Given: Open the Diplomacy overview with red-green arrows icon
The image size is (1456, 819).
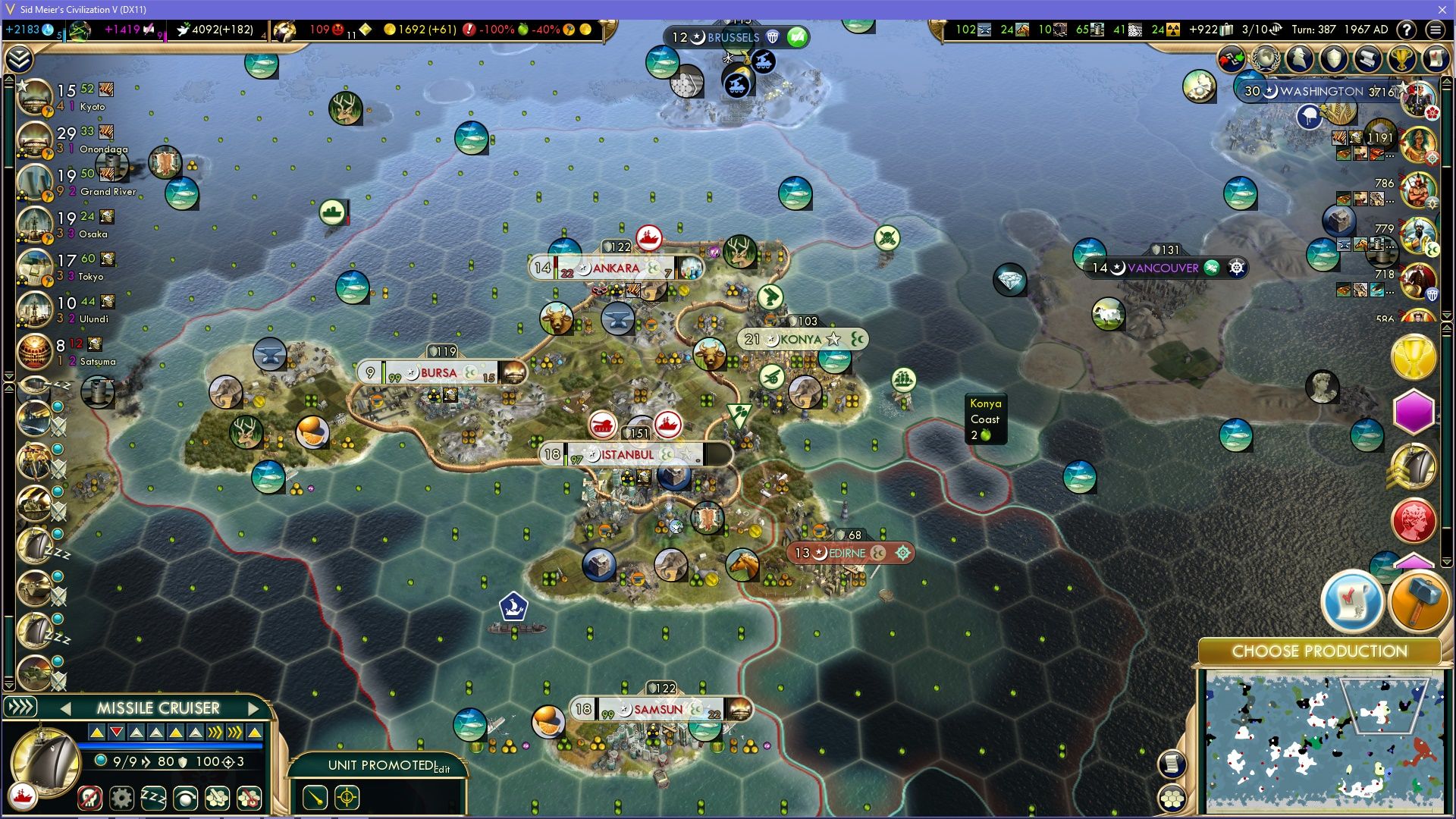Looking at the screenshot, I should [x=1230, y=58].
